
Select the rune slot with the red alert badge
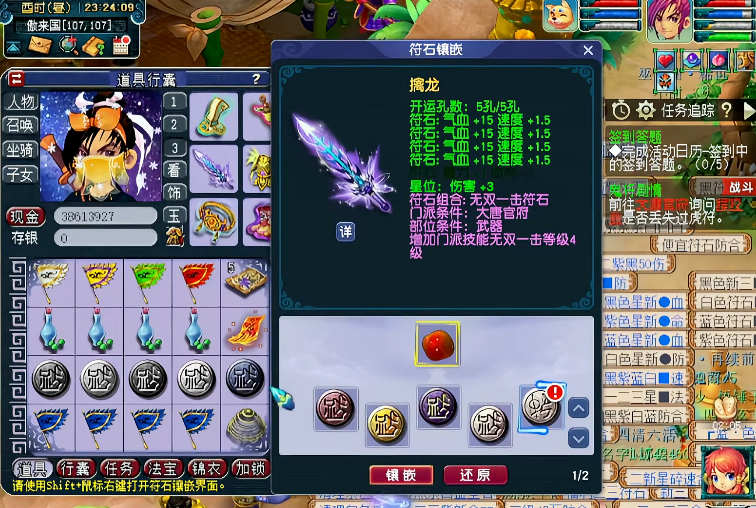[541, 408]
